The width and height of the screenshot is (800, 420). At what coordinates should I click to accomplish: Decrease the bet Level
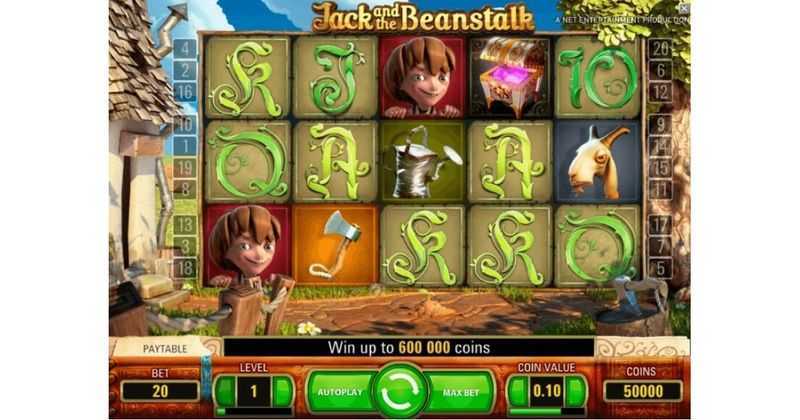225,391
